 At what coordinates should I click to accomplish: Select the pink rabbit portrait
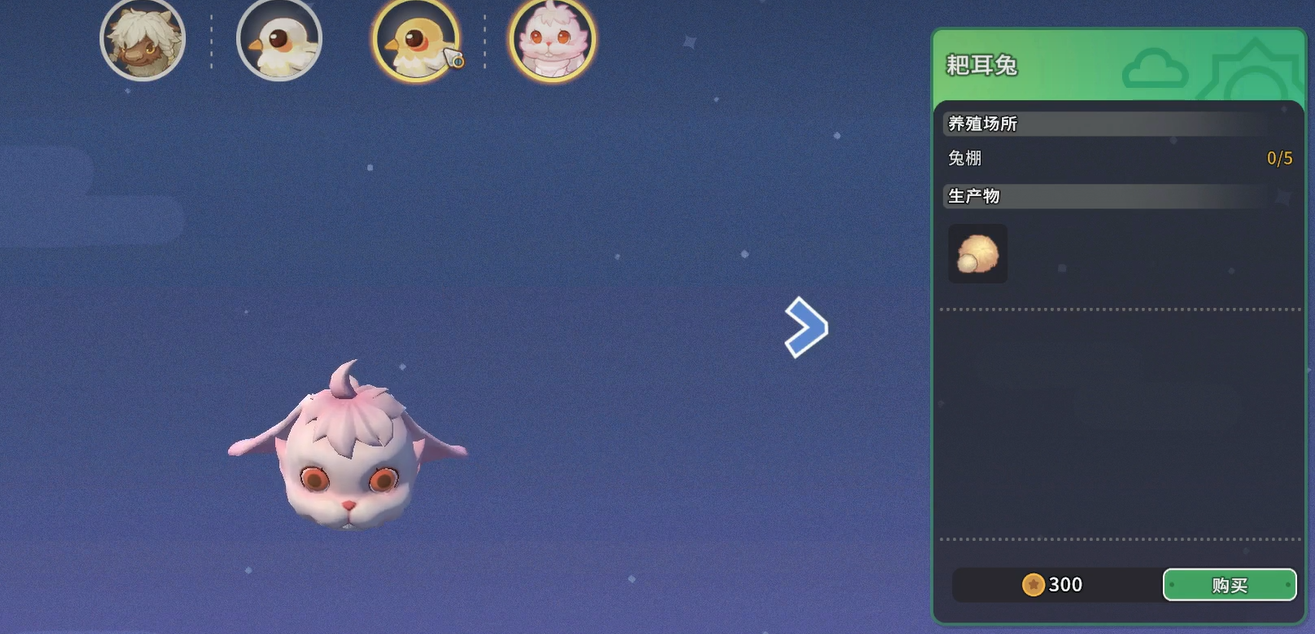coord(552,41)
